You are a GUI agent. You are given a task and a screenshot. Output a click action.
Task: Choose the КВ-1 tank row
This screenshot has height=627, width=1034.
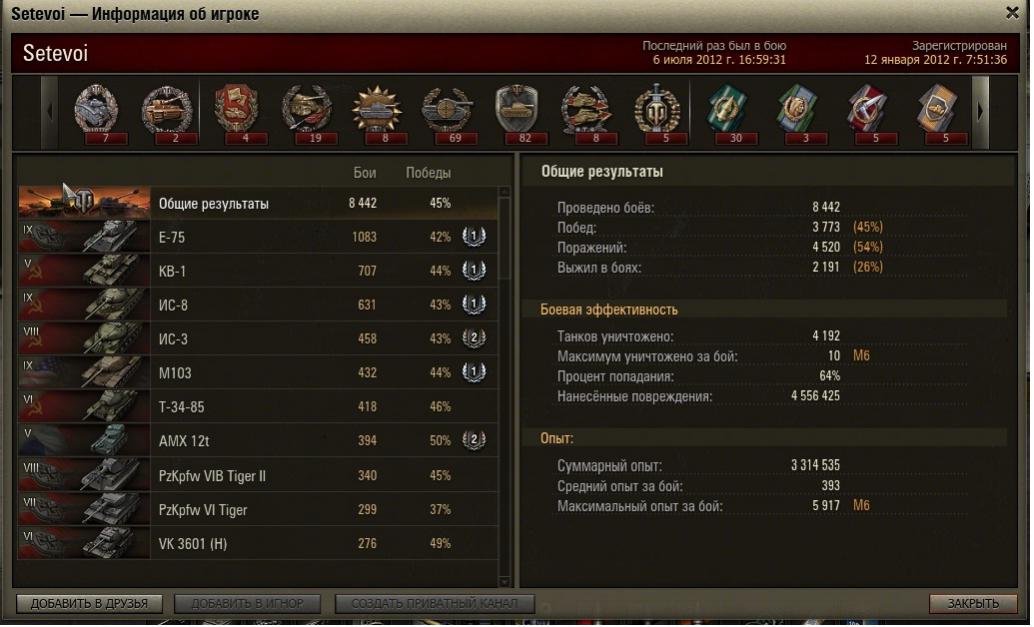(x=257, y=271)
